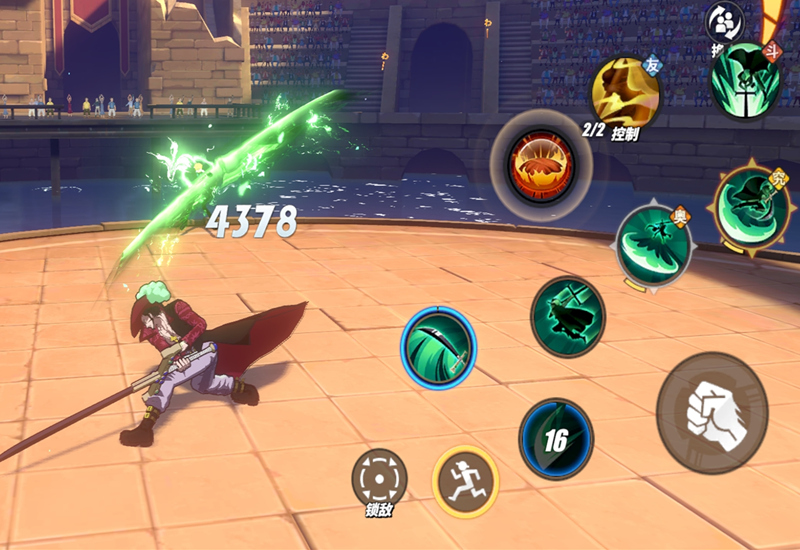This screenshot has width=800, height=550.
Task: Trigger the caped swordsman cross skill
Action: coord(568,316)
